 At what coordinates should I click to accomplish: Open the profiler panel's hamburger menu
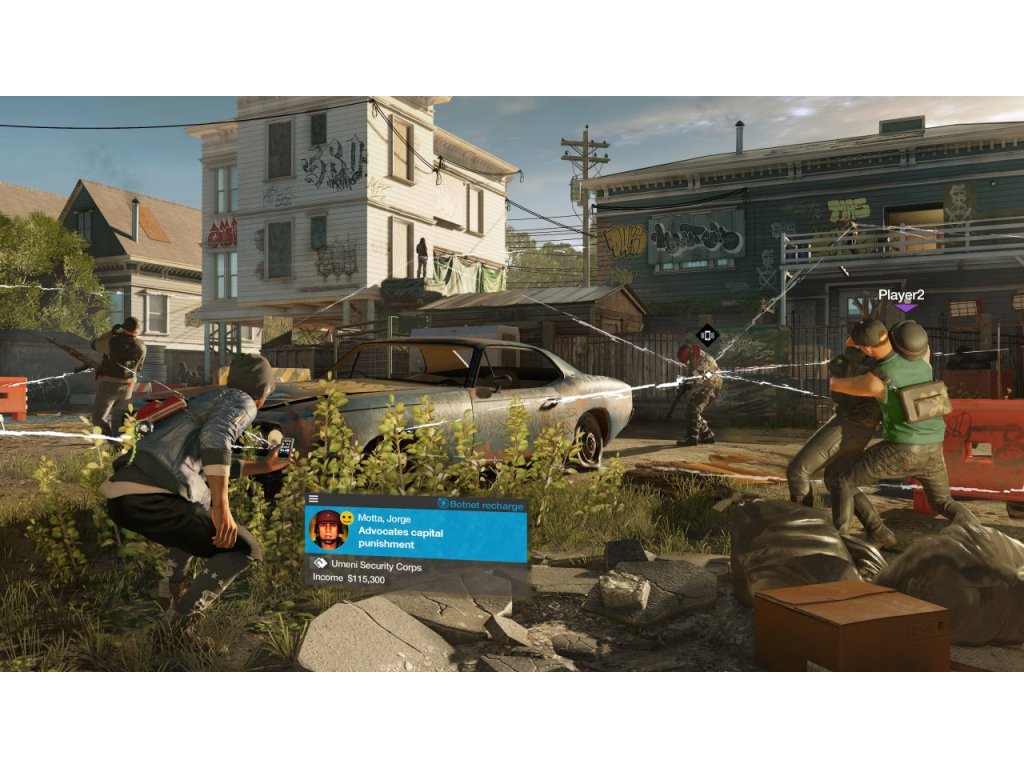(313, 498)
